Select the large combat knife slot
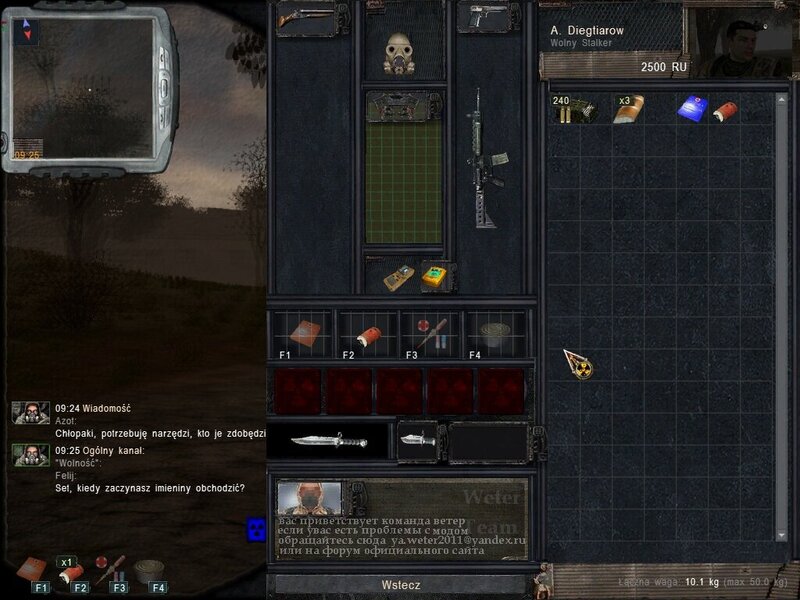Image resolution: width=800 pixels, height=600 pixels. tap(328, 440)
